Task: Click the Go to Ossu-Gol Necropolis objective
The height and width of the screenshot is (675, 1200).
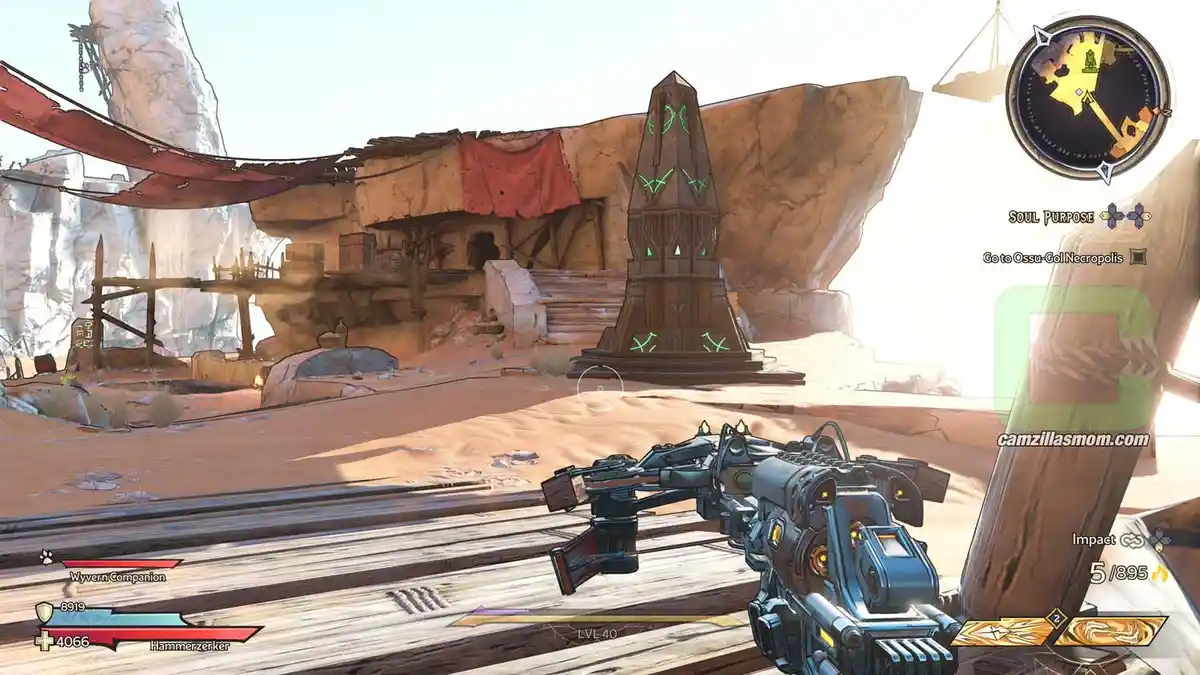Action: pos(1053,257)
